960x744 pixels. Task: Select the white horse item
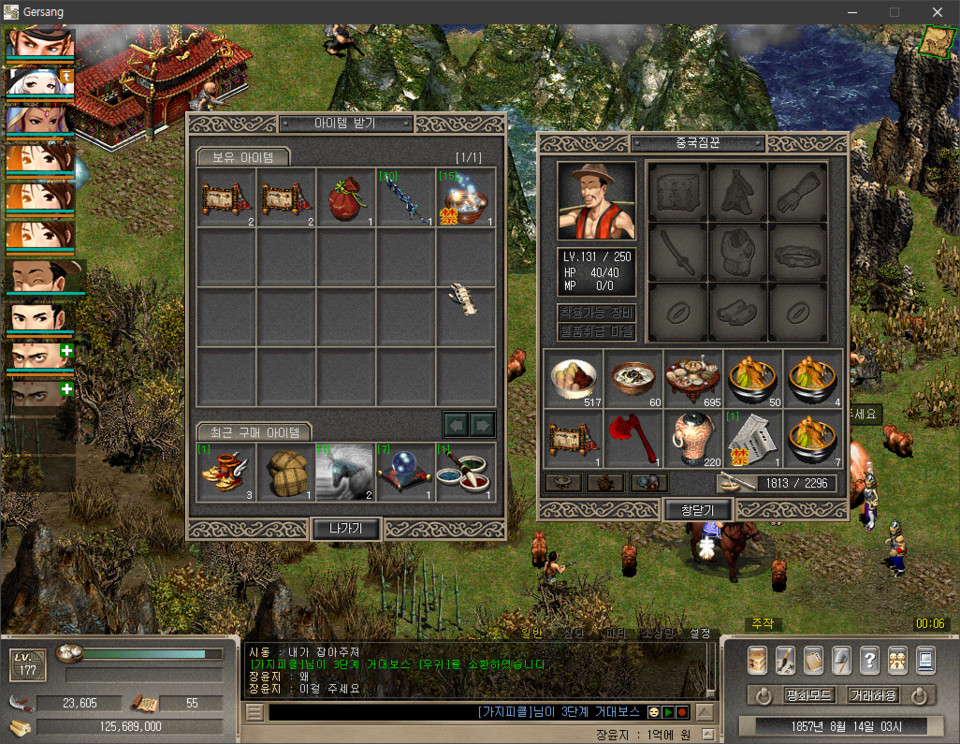(x=346, y=472)
